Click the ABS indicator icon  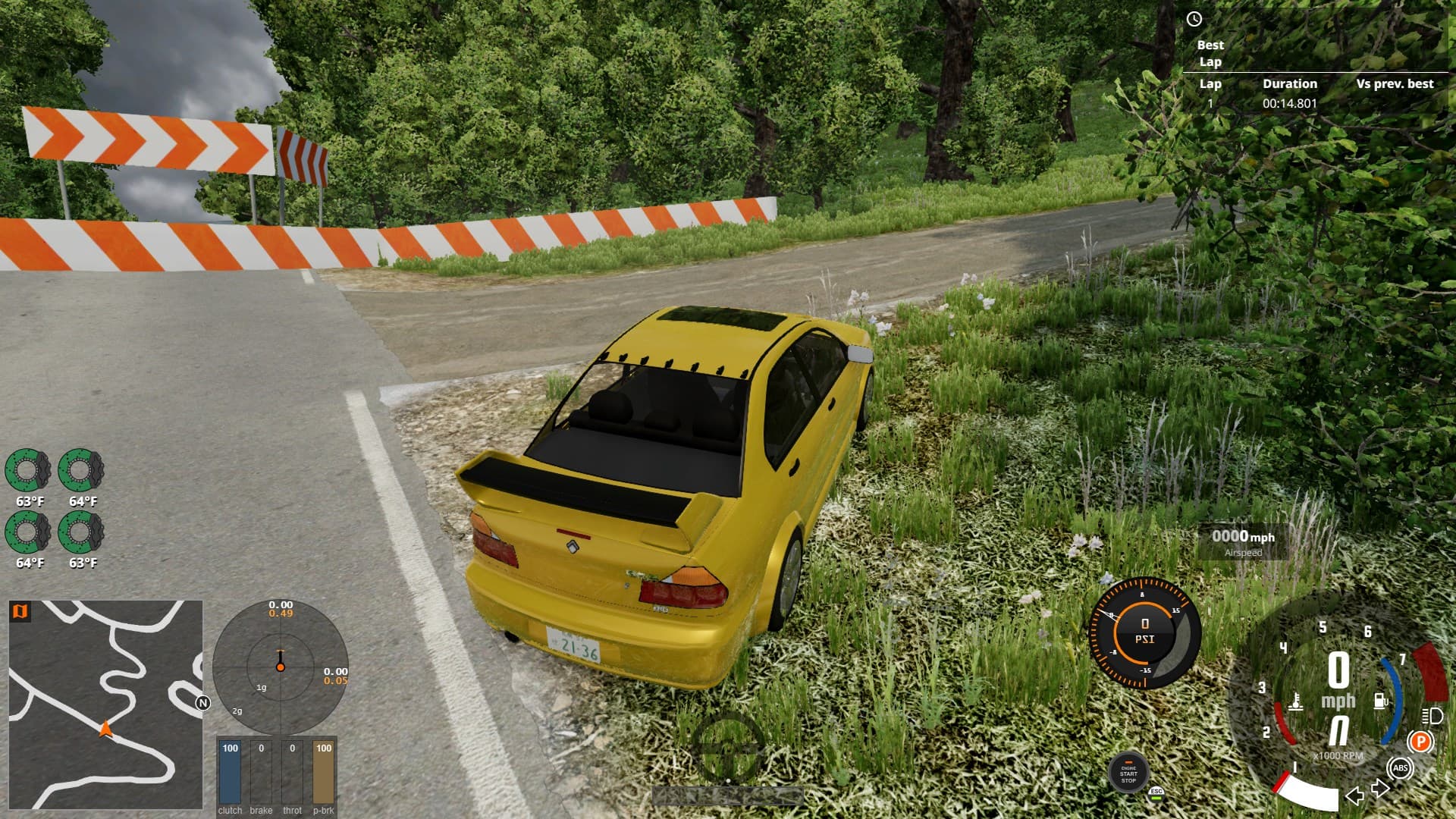pos(1400,768)
